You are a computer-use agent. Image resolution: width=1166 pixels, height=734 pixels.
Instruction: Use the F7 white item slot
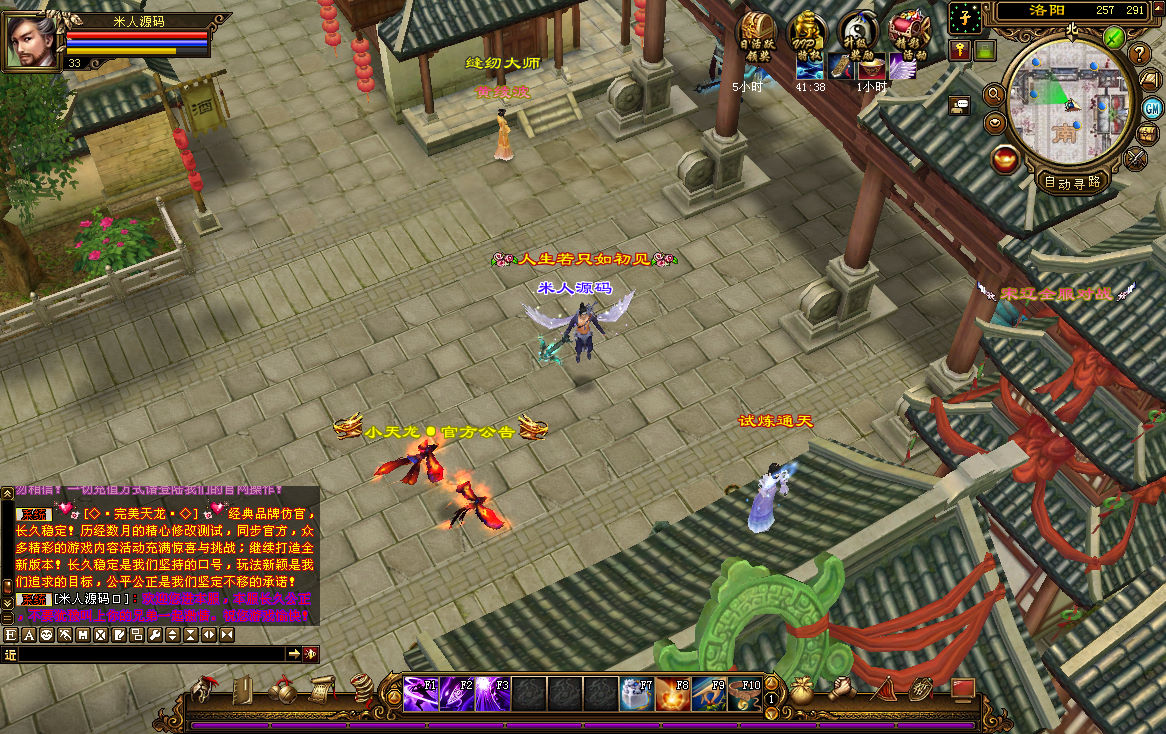(636, 693)
